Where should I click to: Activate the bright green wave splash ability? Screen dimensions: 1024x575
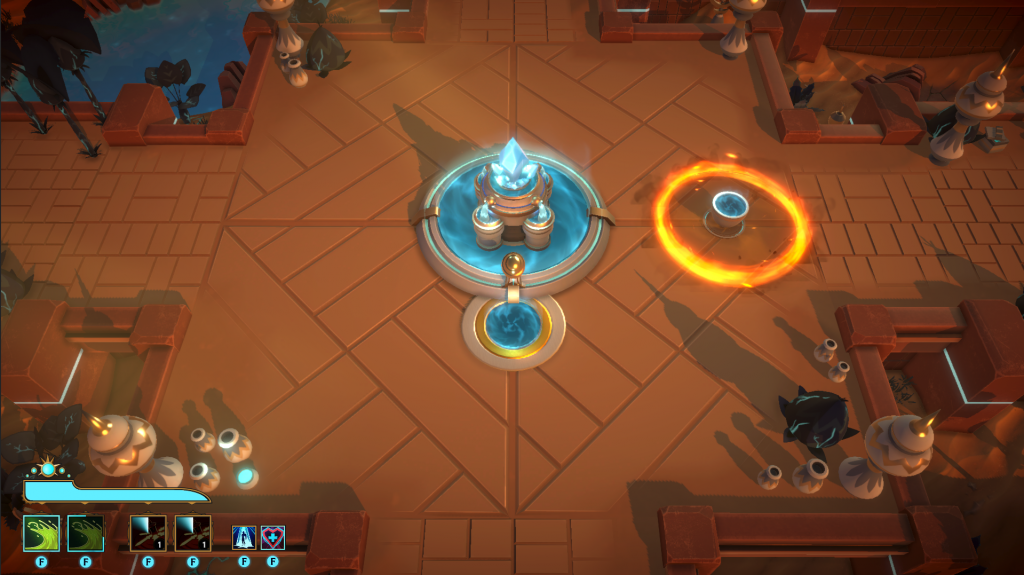(41, 533)
